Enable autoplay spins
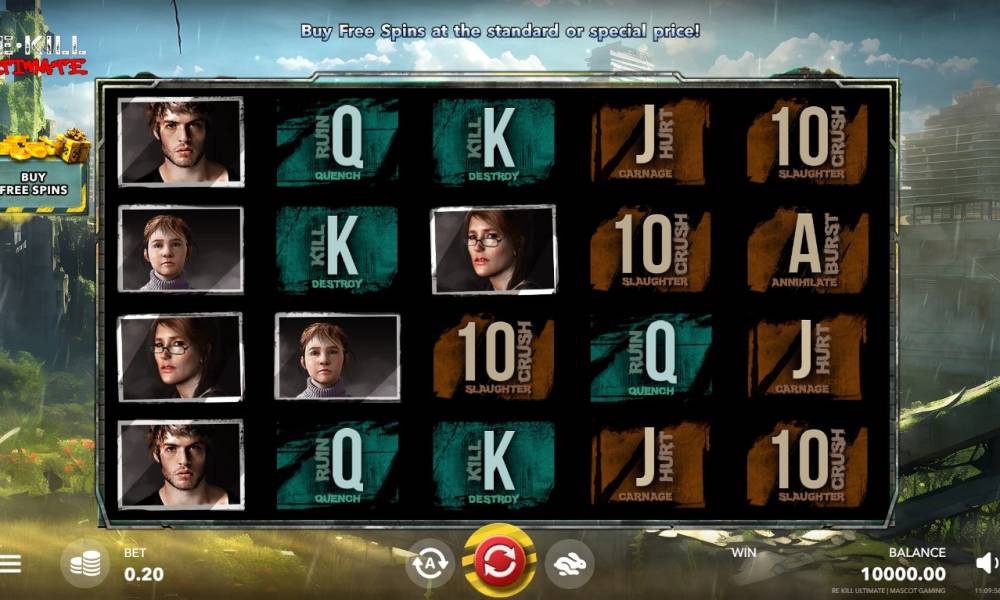1000x600 pixels. pos(430,564)
